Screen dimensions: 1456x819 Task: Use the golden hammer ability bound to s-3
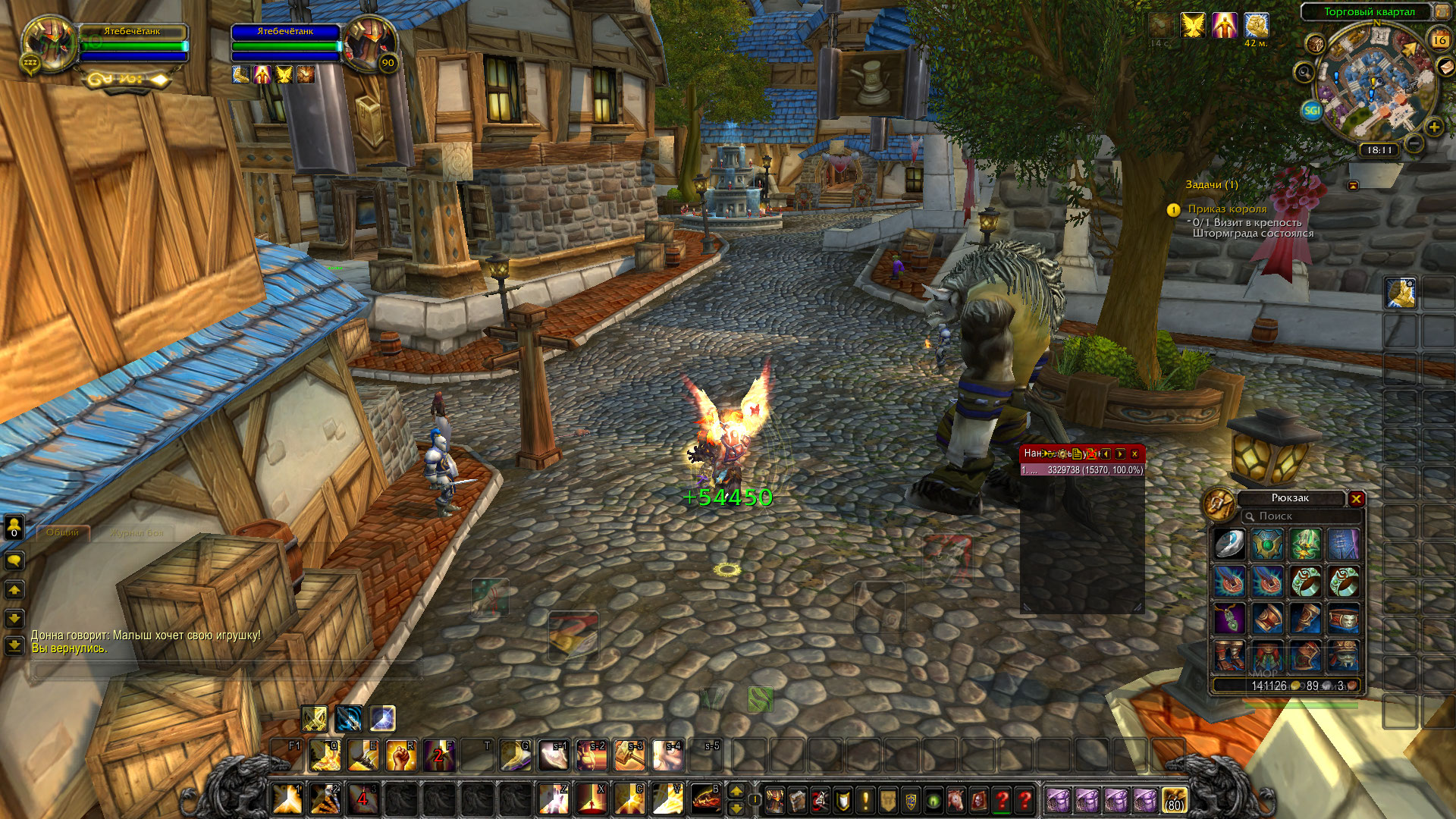point(629,755)
